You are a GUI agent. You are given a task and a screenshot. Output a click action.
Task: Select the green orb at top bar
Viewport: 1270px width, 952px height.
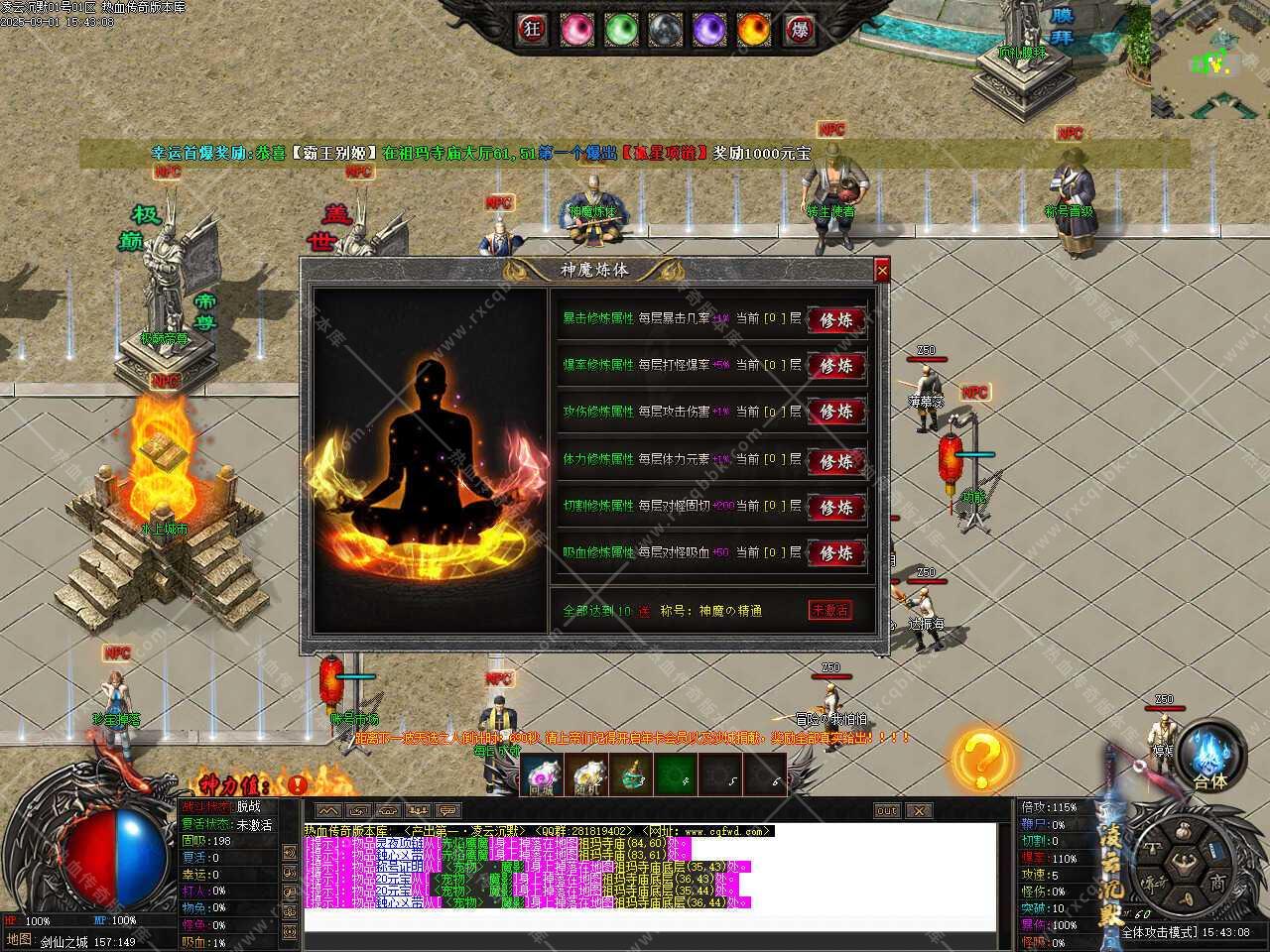tap(621, 30)
